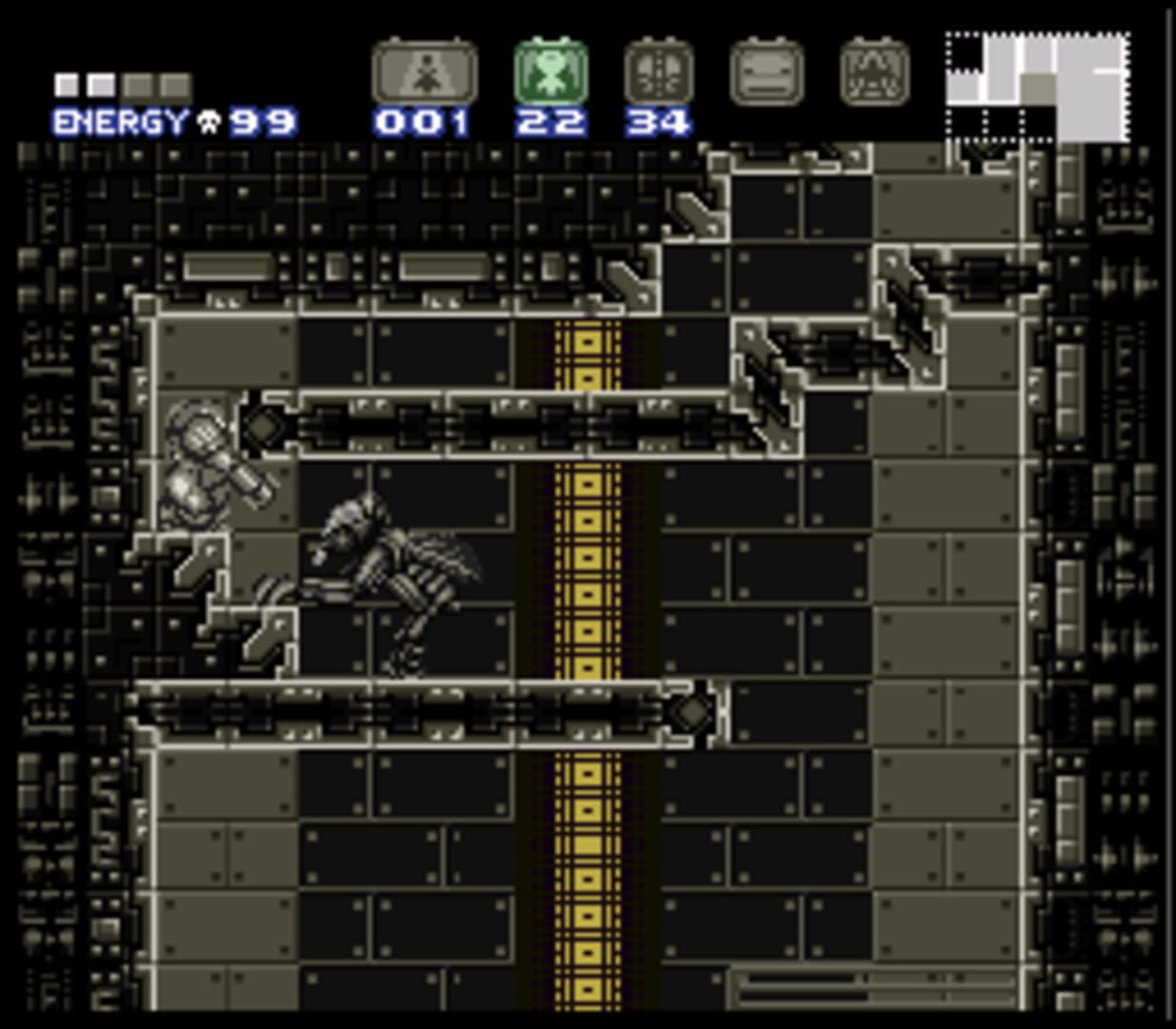1176x1029 pixels.
Task: Choose the power bomb icon
Action: [659, 72]
